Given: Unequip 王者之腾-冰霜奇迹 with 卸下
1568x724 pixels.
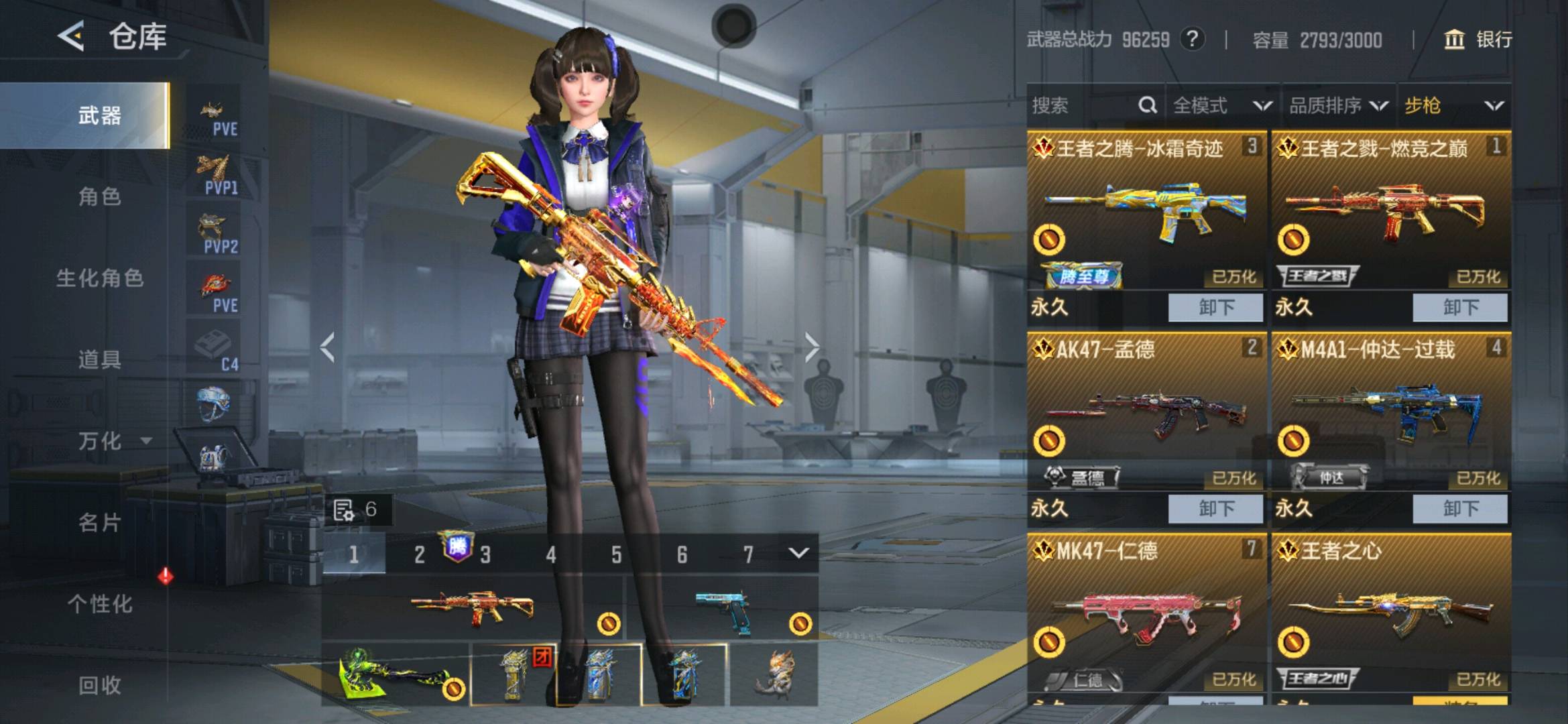Looking at the screenshot, I should (x=1215, y=308).
